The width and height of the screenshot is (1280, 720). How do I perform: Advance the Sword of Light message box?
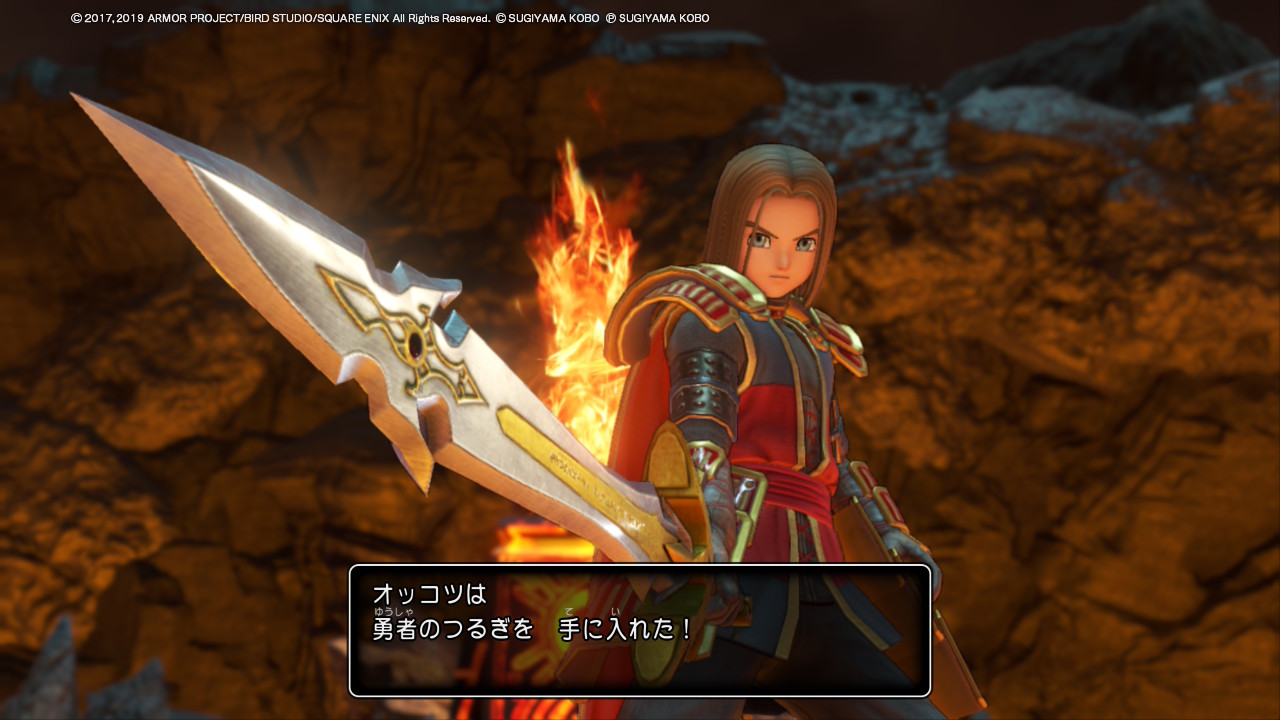[640, 630]
